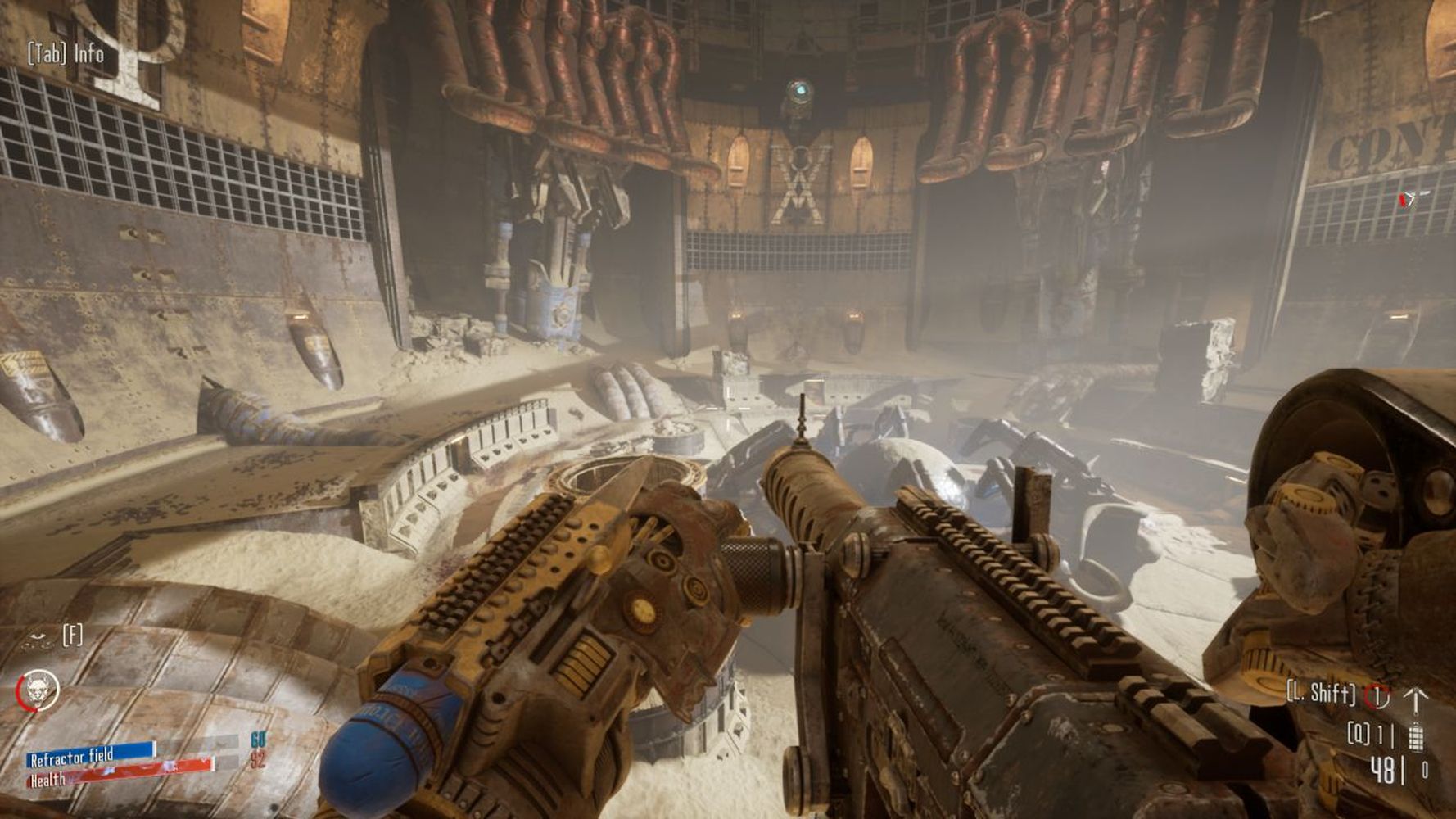This screenshot has width=1456, height=819.
Task: Click the dash cooldown circle
Action: click(x=1378, y=696)
